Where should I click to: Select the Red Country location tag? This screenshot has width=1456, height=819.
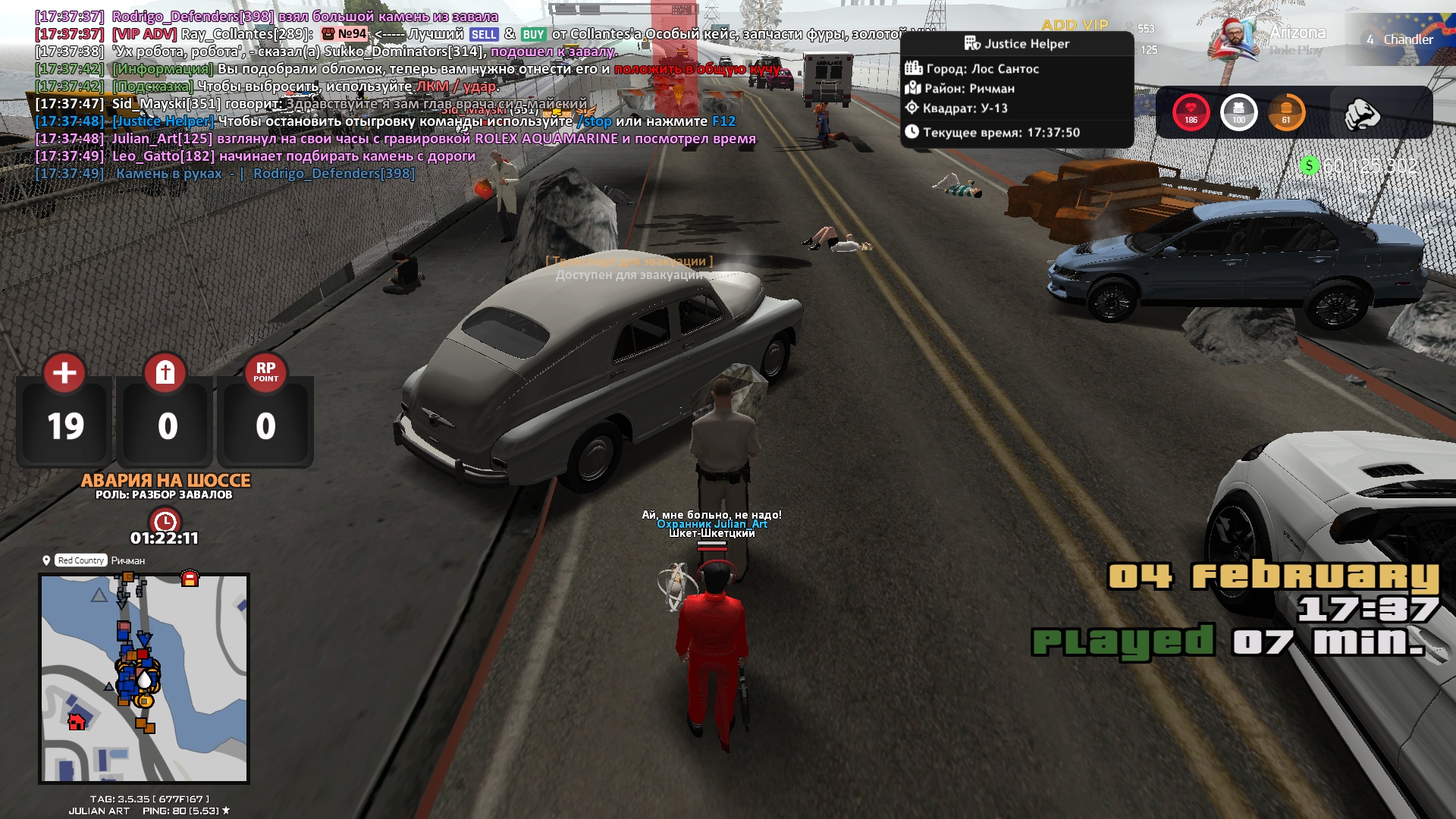[80, 560]
